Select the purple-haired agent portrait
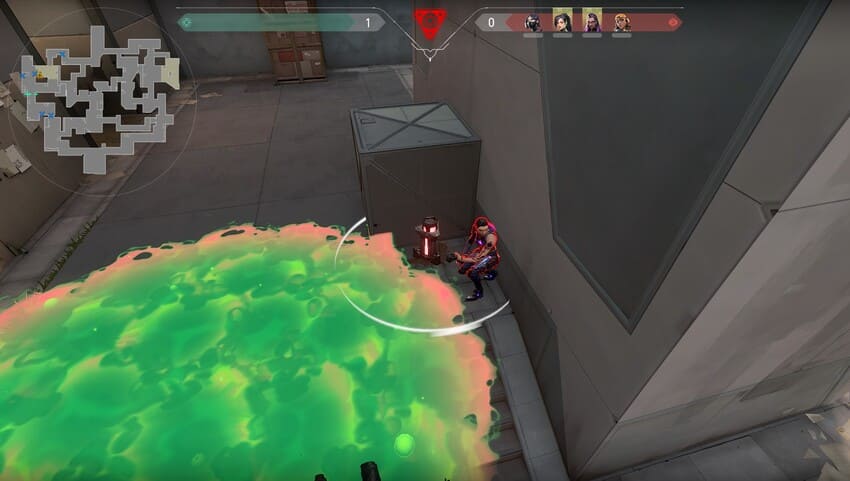Image resolution: width=850 pixels, height=481 pixels. coord(592,21)
